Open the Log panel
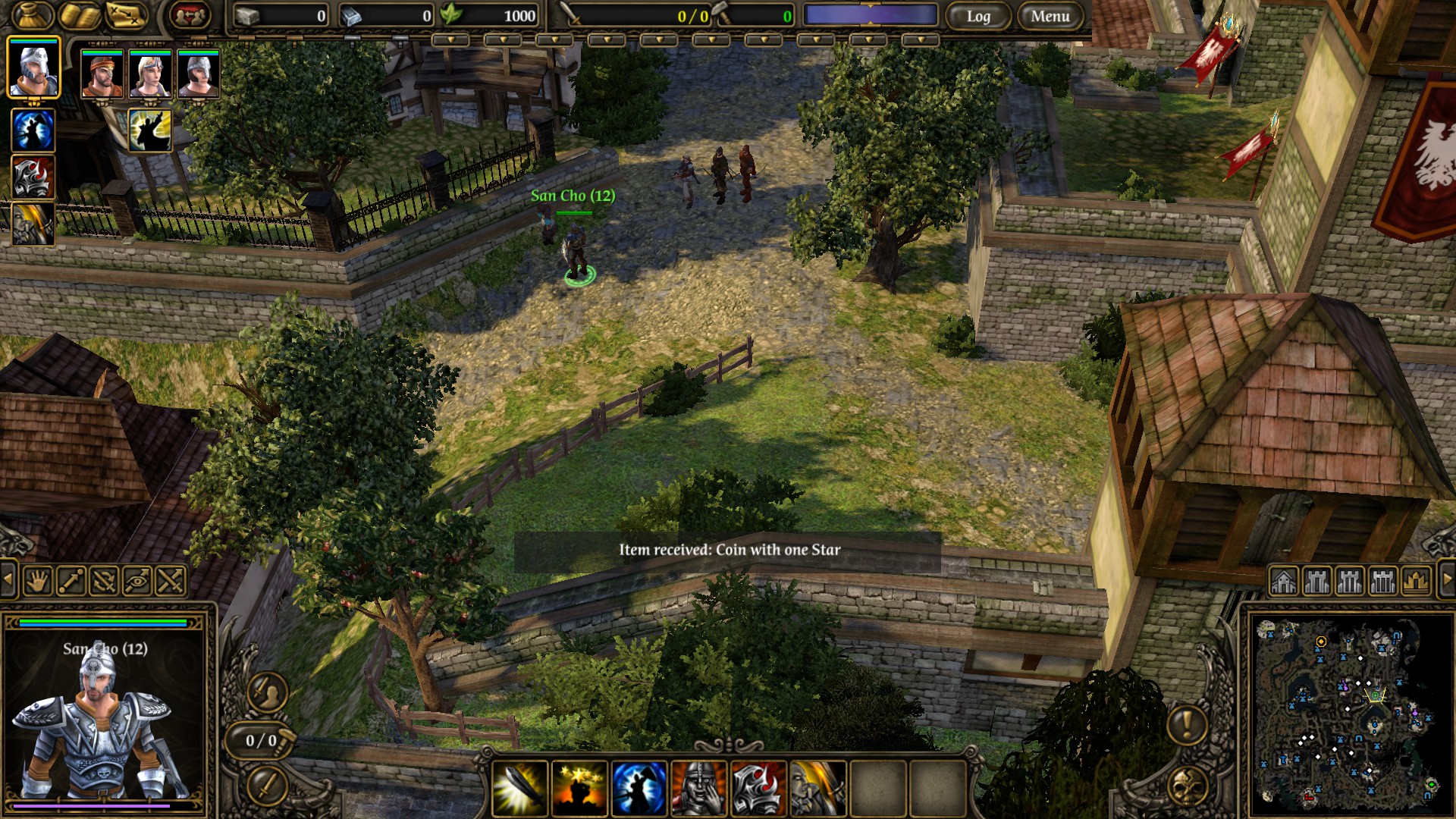1456x819 pixels. (977, 16)
